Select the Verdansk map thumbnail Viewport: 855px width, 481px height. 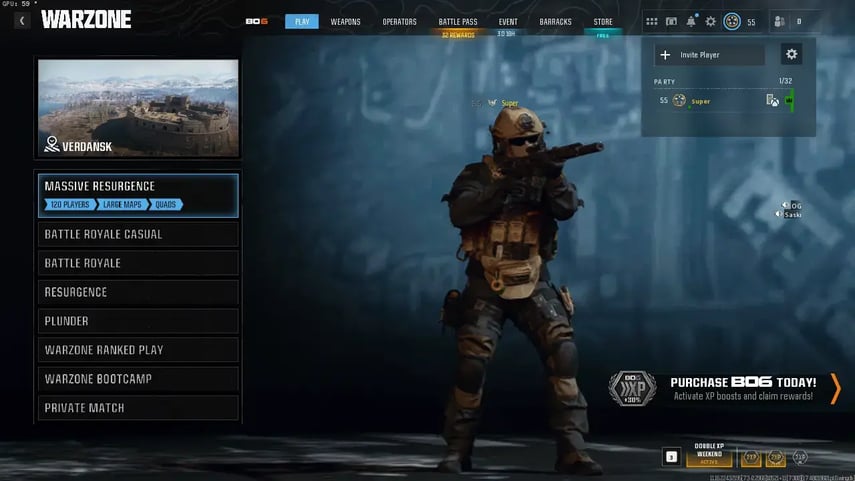(x=138, y=108)
